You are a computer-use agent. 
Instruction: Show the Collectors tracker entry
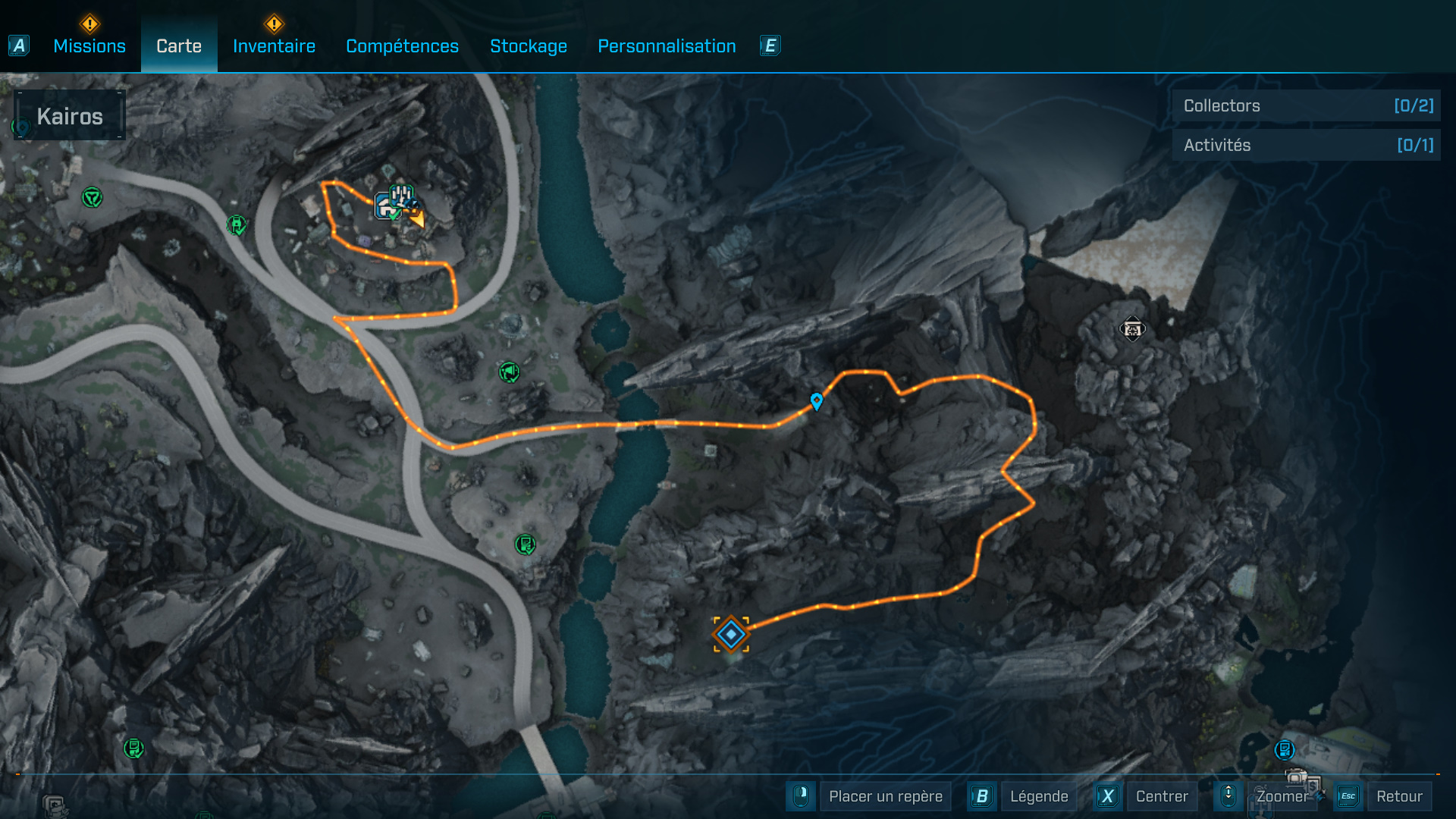click(x=1307, y=106)
